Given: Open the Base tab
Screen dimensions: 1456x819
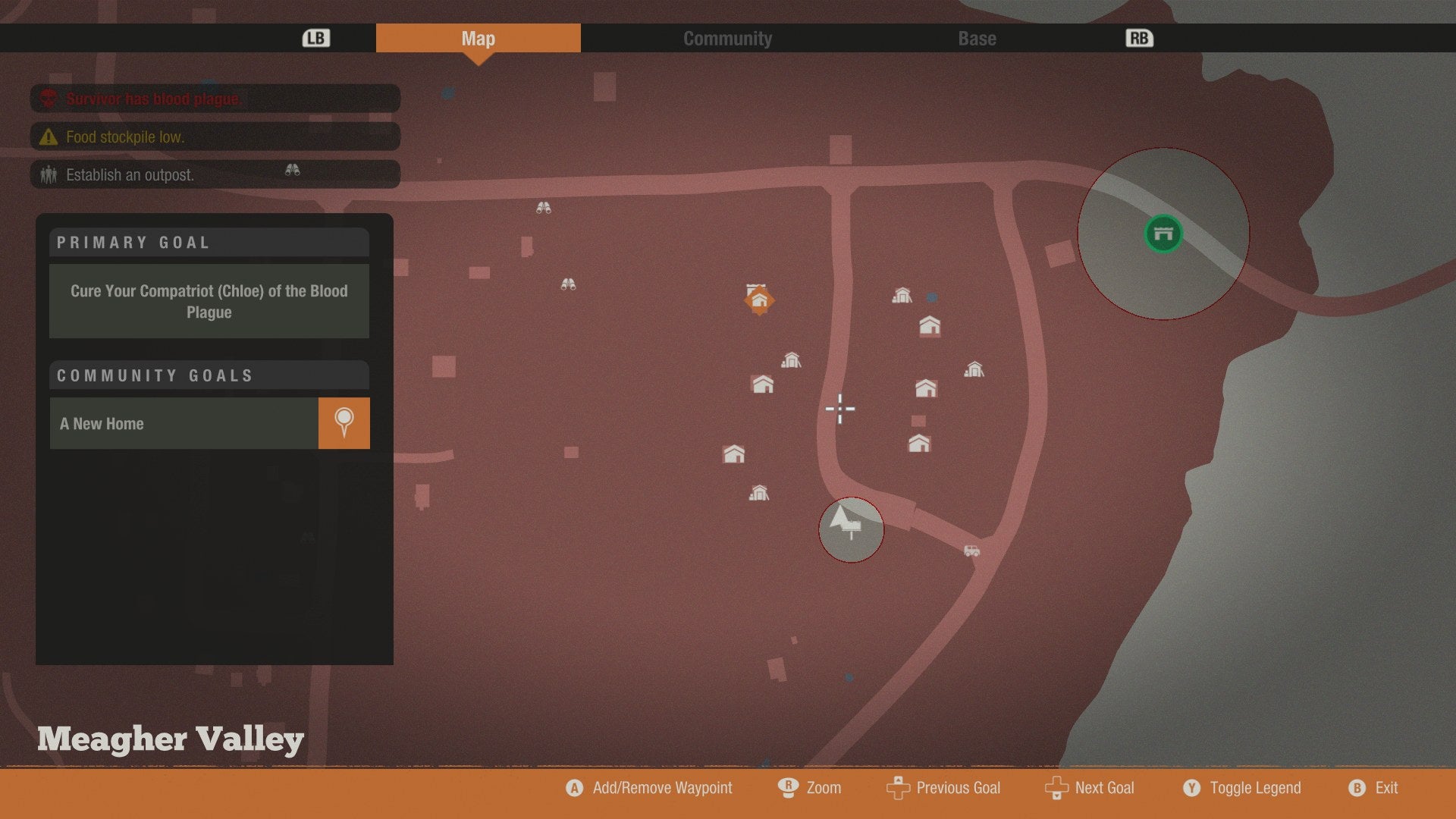Looking at the screenshot, I should (976, 38).
